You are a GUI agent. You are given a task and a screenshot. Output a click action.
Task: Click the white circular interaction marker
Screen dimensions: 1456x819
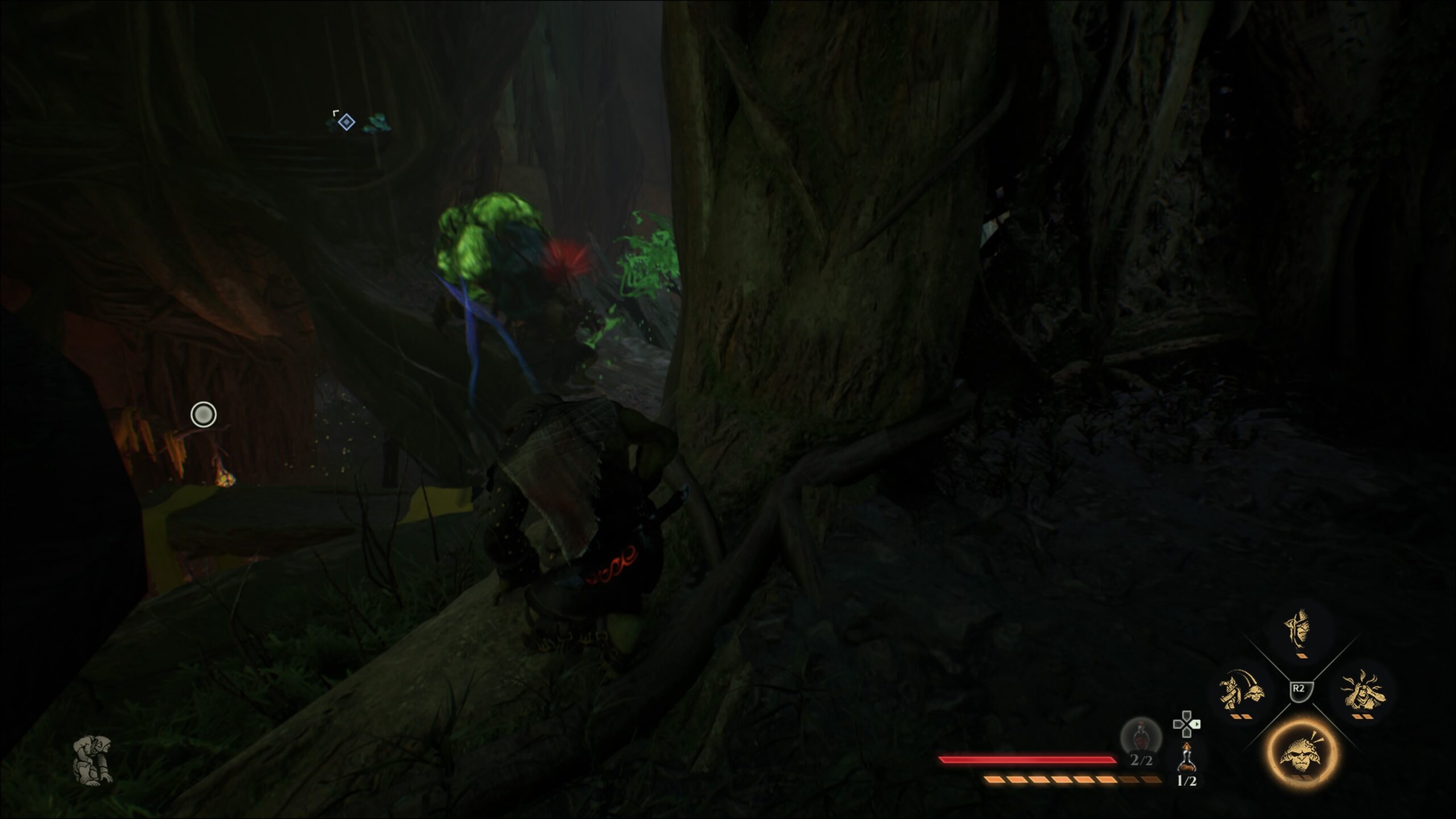204,415
